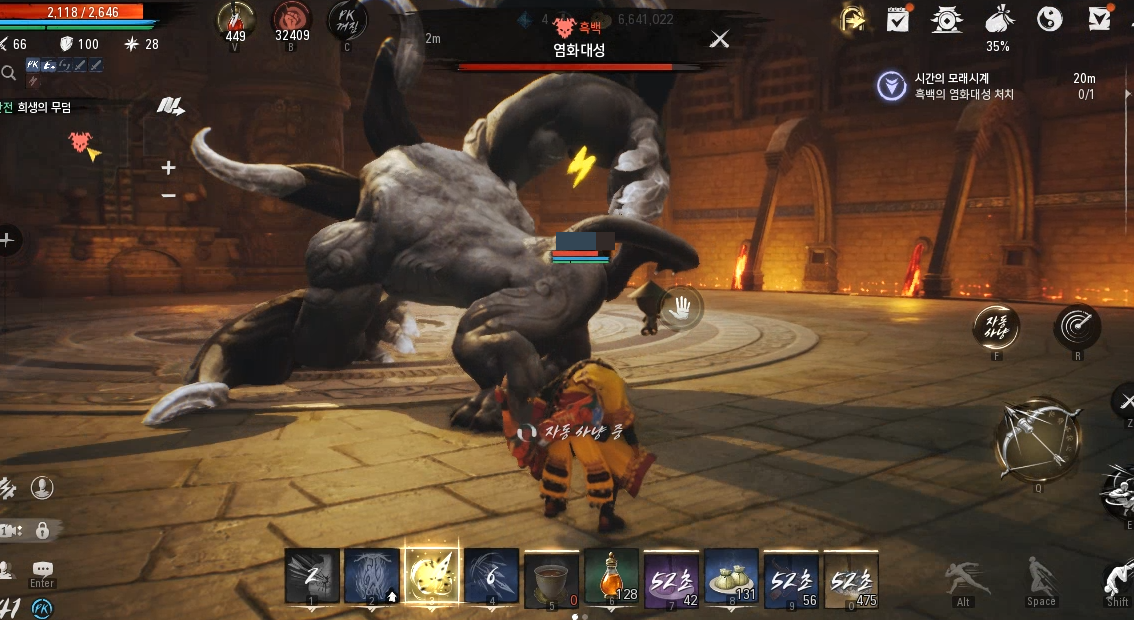This screenshot has height=620, width=1134.
Task: Zoom out the minimap with minus button
Action: (x=169, y=195)
